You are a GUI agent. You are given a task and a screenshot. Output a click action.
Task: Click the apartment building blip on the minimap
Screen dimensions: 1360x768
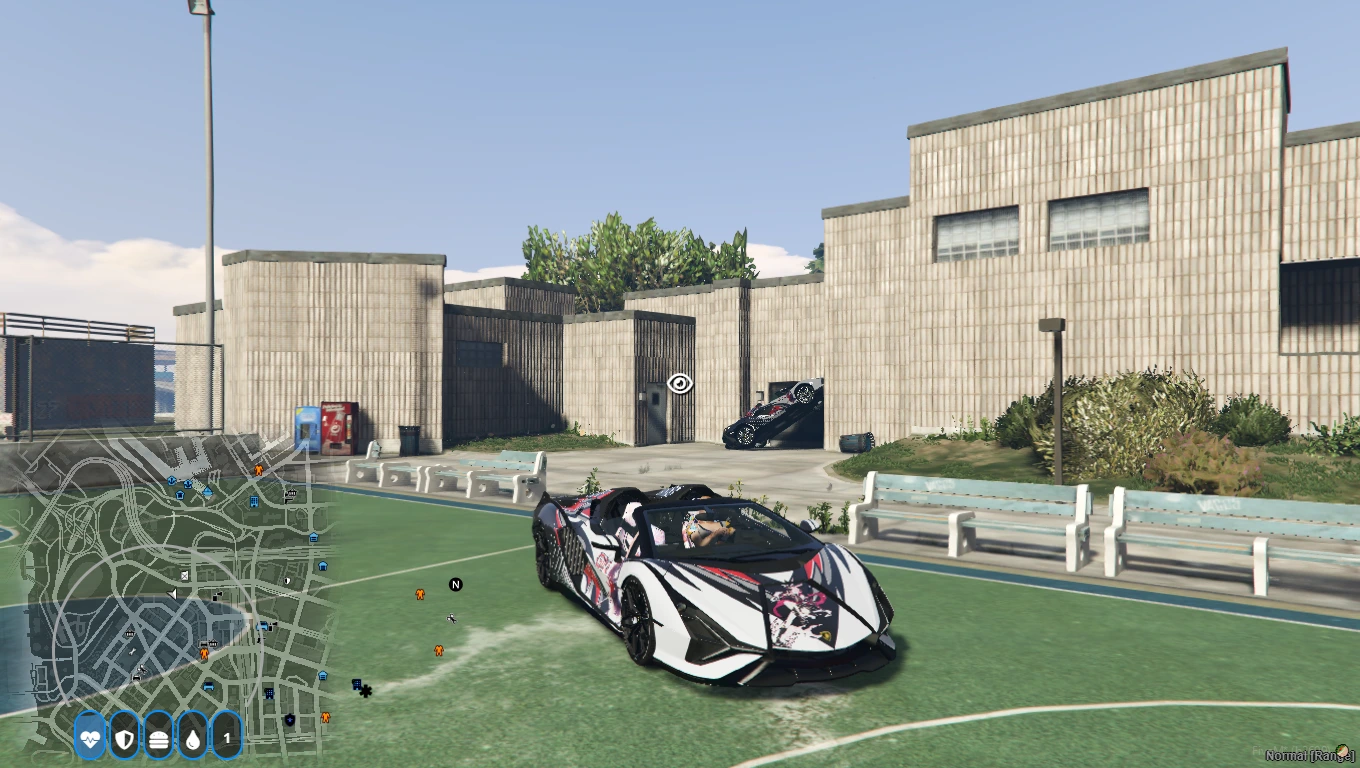254,502
